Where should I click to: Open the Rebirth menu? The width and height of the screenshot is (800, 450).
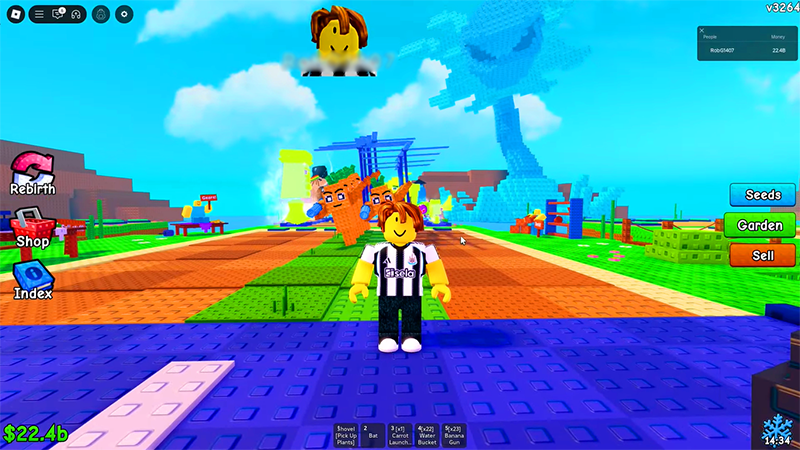(x=32, y=171)
